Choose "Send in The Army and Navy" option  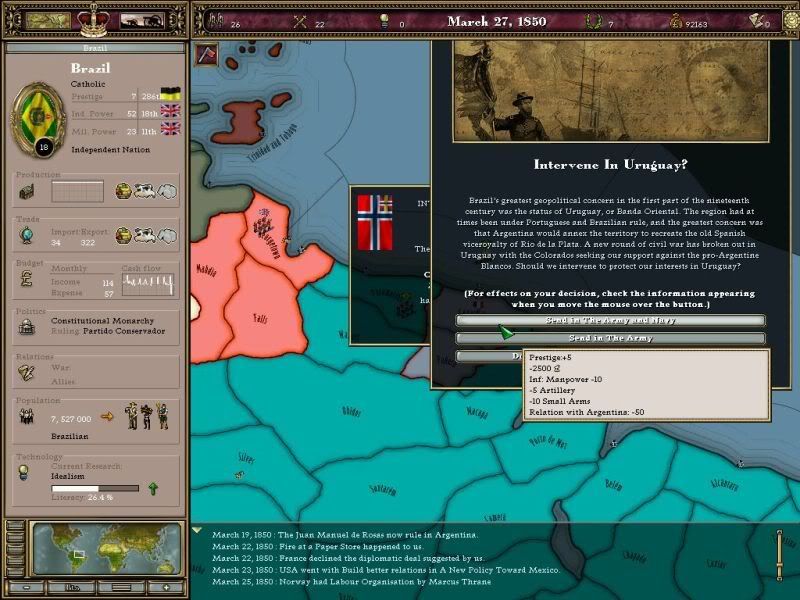(610, 320)
